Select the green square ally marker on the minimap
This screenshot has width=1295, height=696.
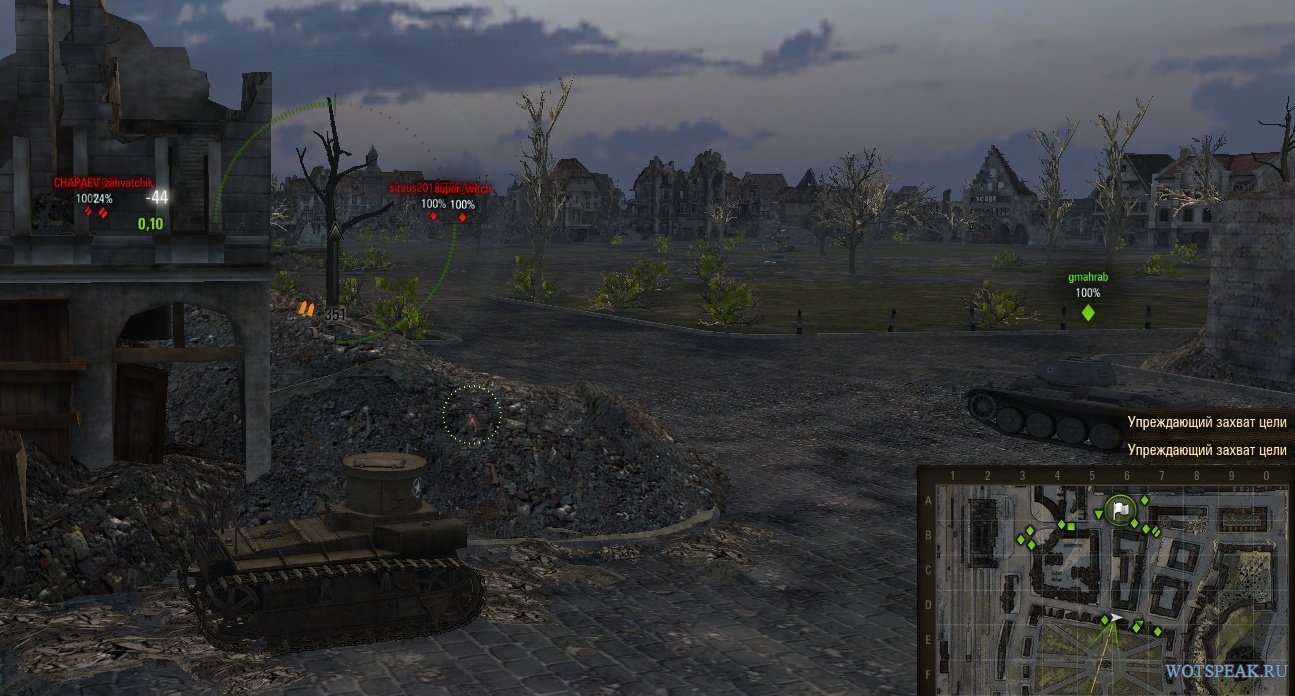[x=1071, y=525]
